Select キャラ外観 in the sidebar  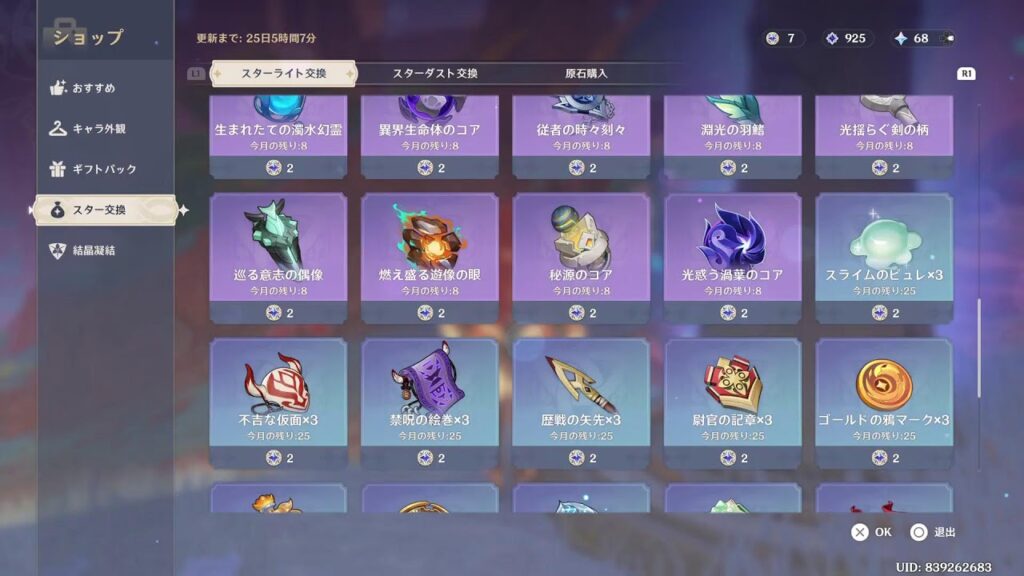[99, 129]
